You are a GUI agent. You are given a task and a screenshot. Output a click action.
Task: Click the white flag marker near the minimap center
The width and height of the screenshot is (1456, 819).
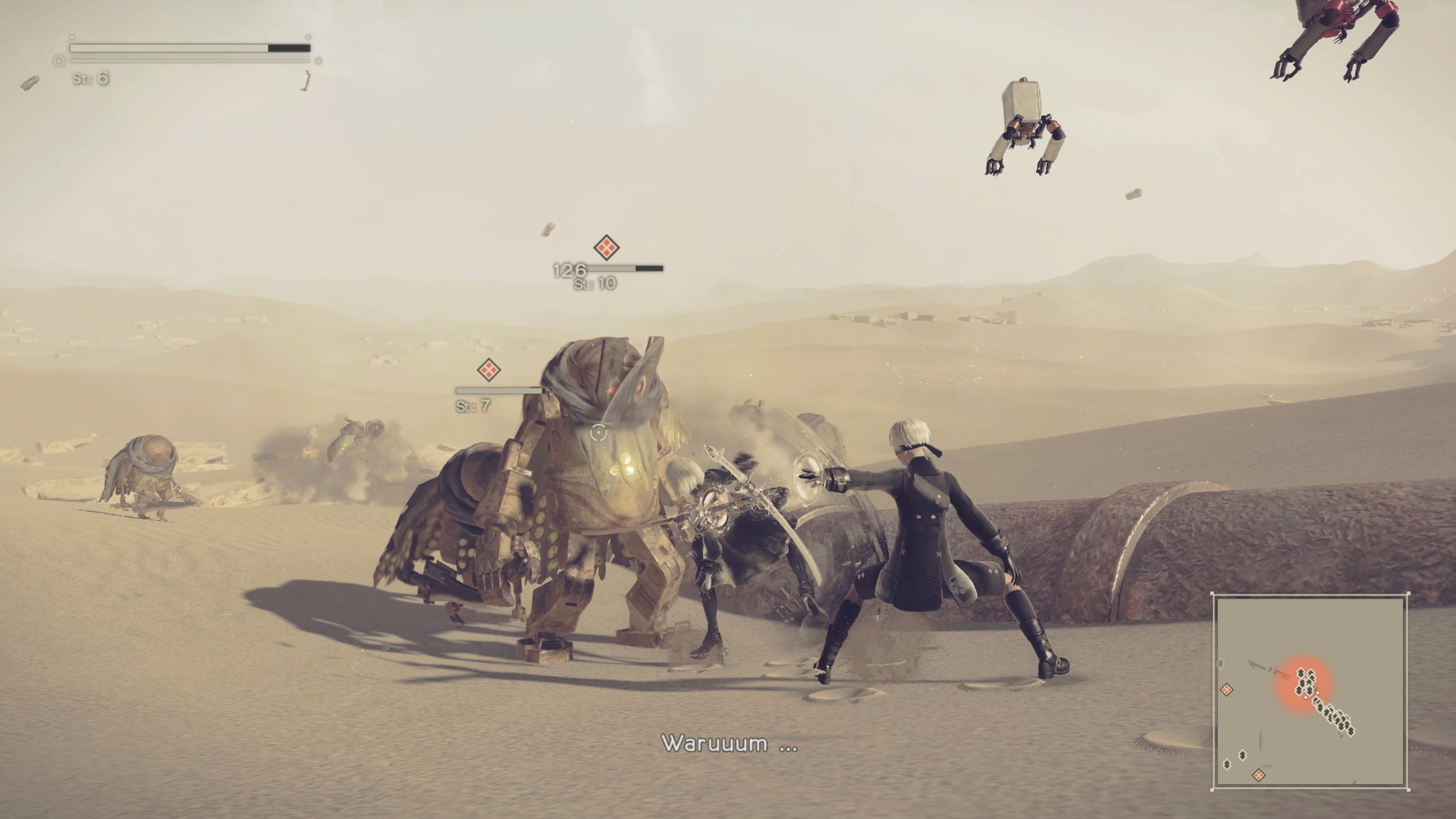click(1318, 692)
